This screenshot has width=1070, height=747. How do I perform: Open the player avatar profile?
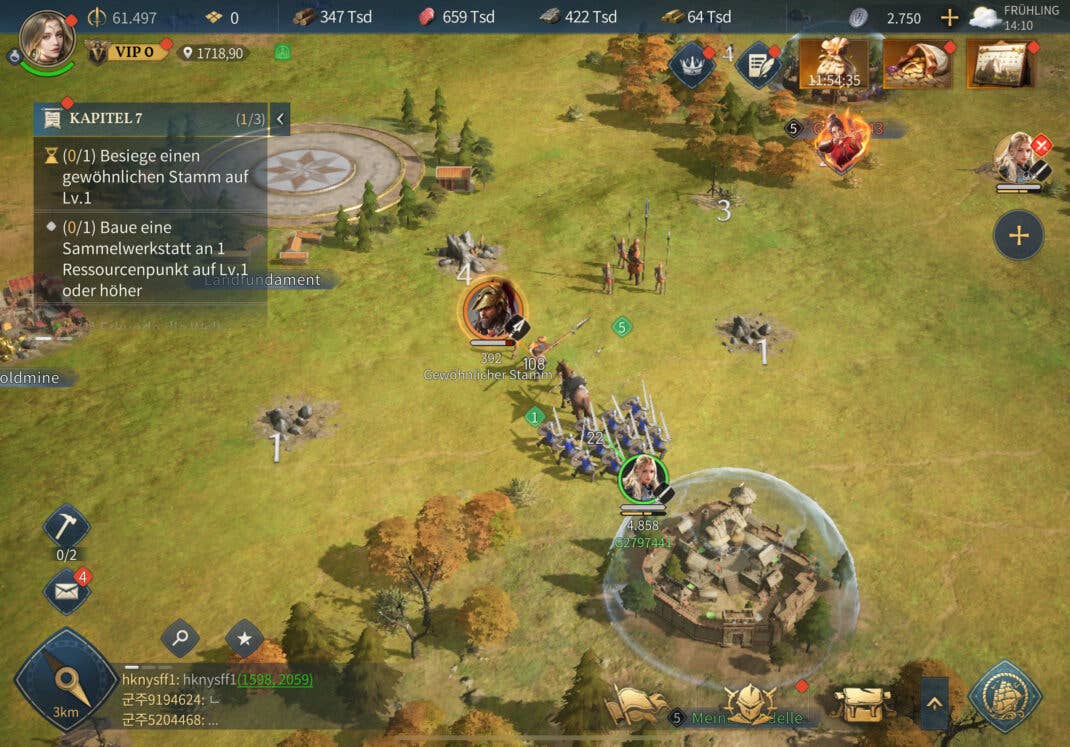click(47, 38)
